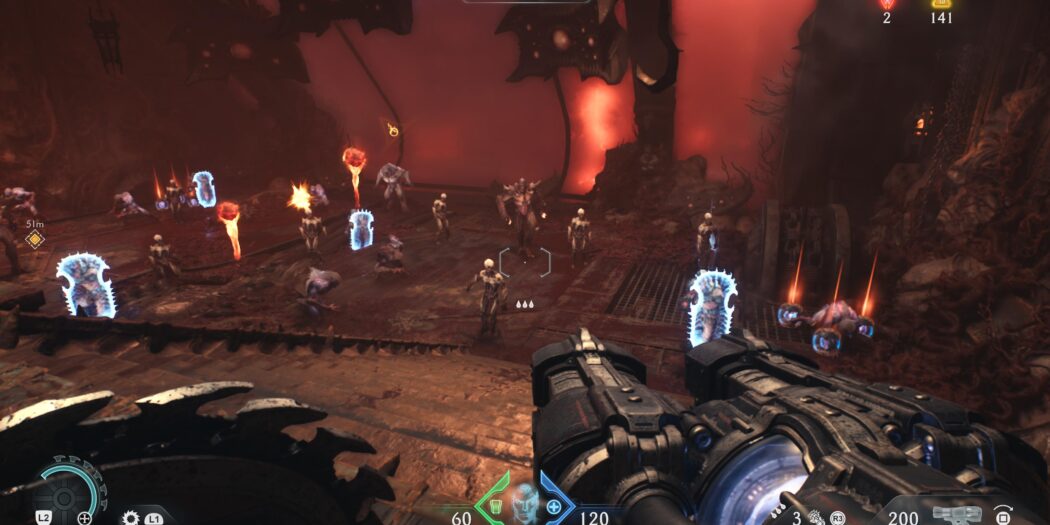Click the blue health cross icon
1050x525 pixels.
pyautogui.click(x=555, y=506)
